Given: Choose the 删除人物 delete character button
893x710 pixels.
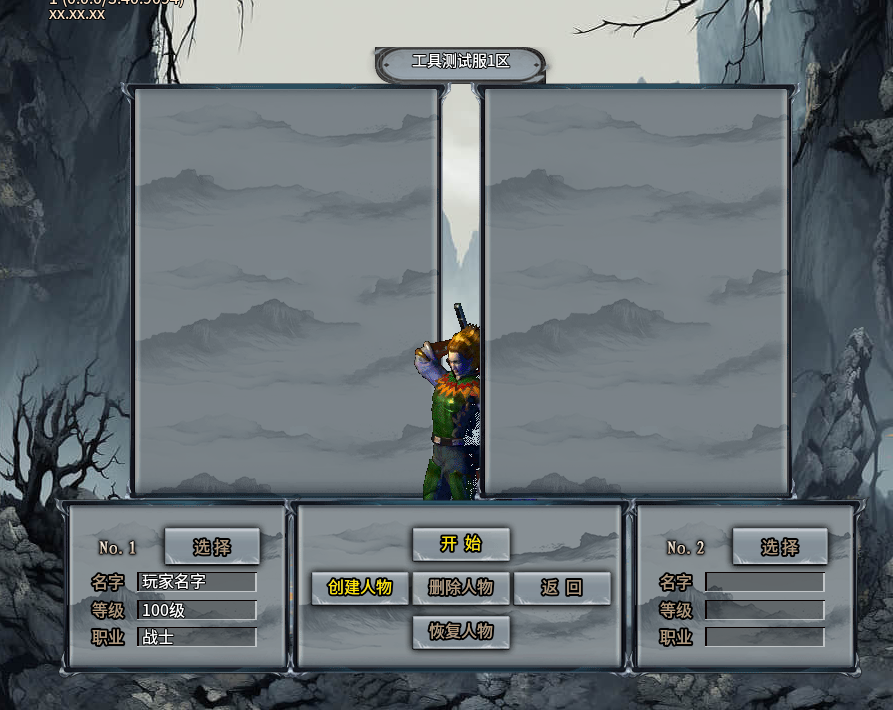Looking at the screenshot, I should point(461,588).
